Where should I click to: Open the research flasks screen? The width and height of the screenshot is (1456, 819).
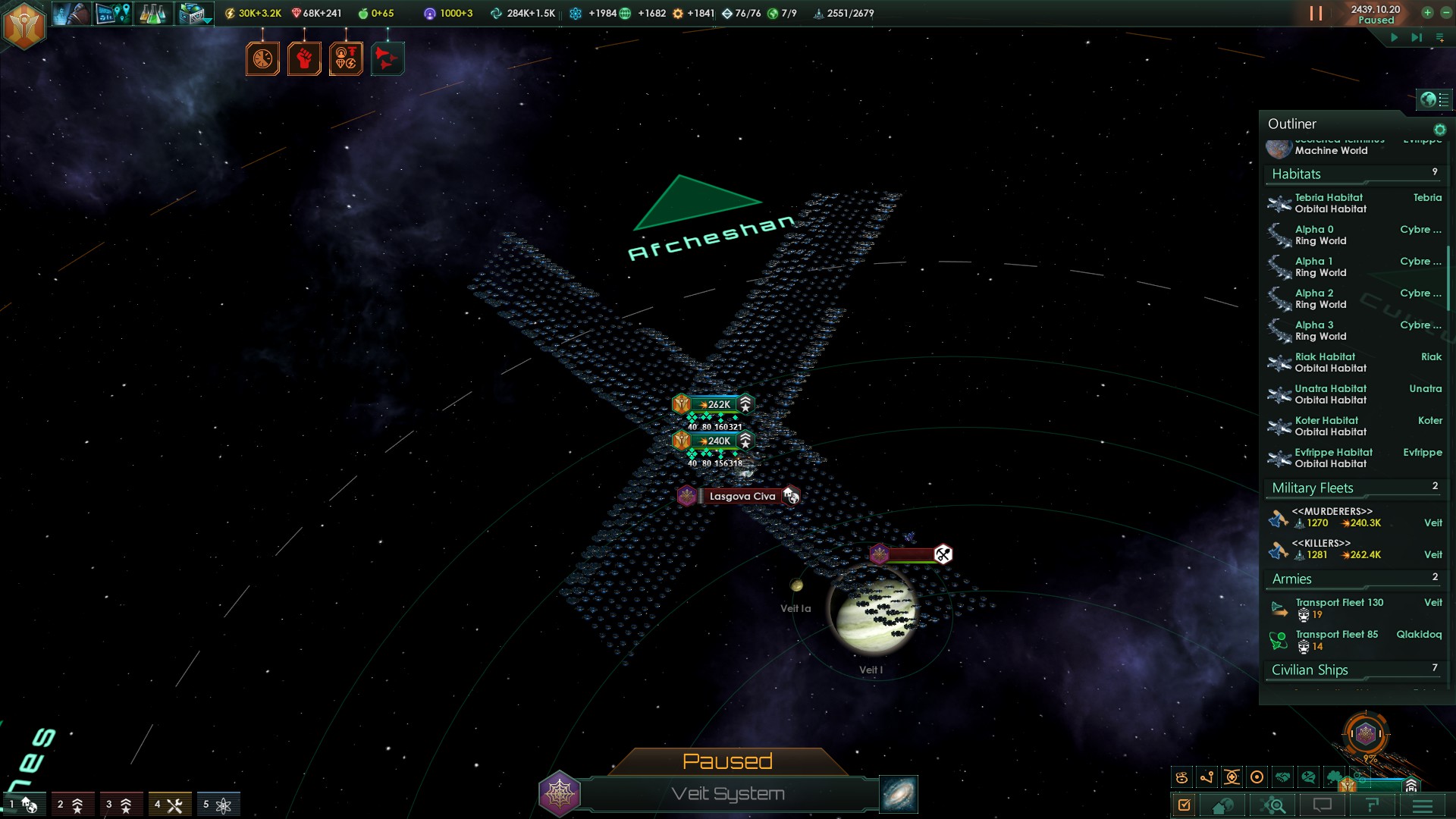coord(152,14)
